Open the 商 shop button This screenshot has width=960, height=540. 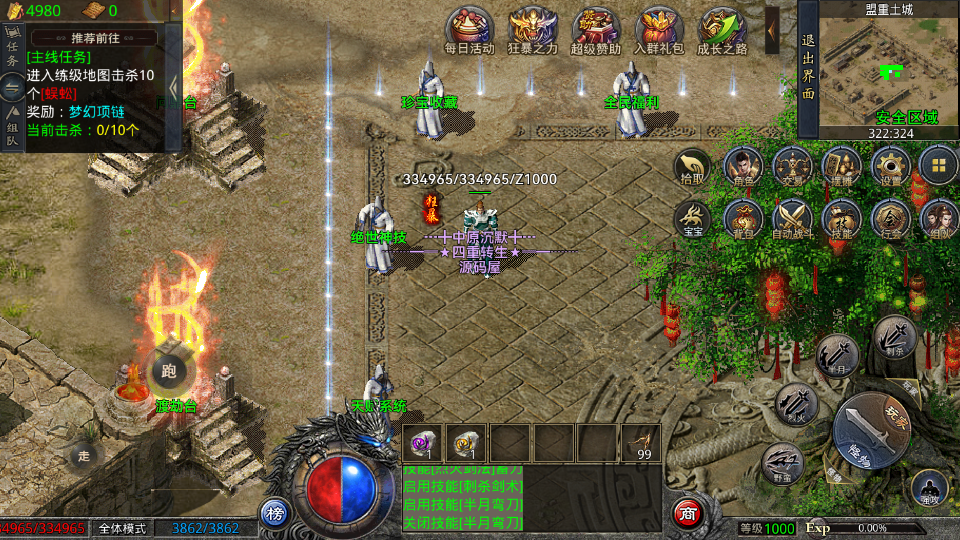(x=687, y=513)
